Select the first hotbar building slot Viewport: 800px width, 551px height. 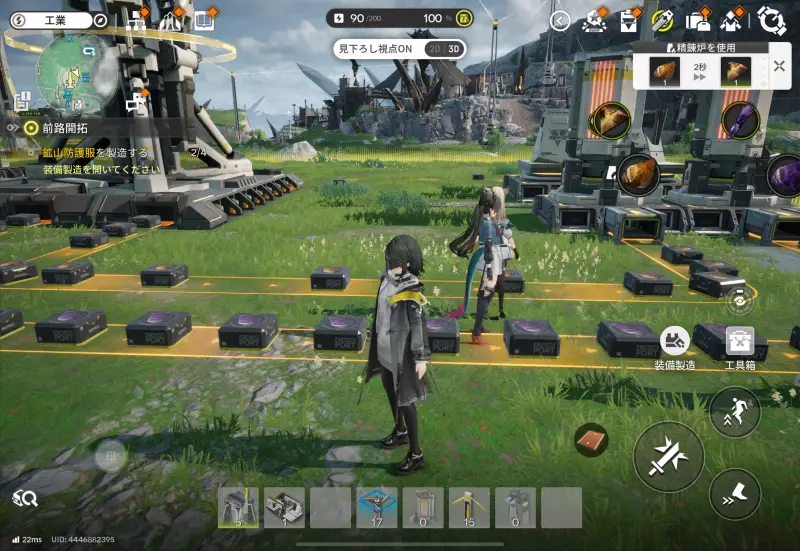pos(238,507)
